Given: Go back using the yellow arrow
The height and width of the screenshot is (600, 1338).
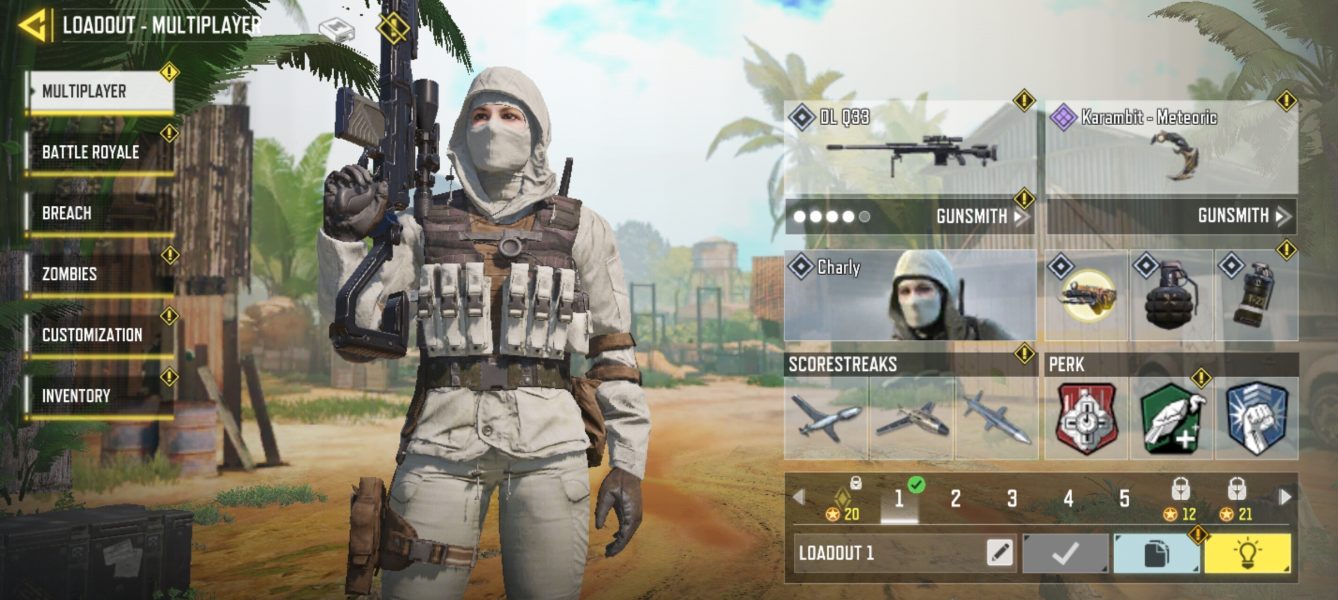Looking at the screenshot, I should [x=33, y=25].
